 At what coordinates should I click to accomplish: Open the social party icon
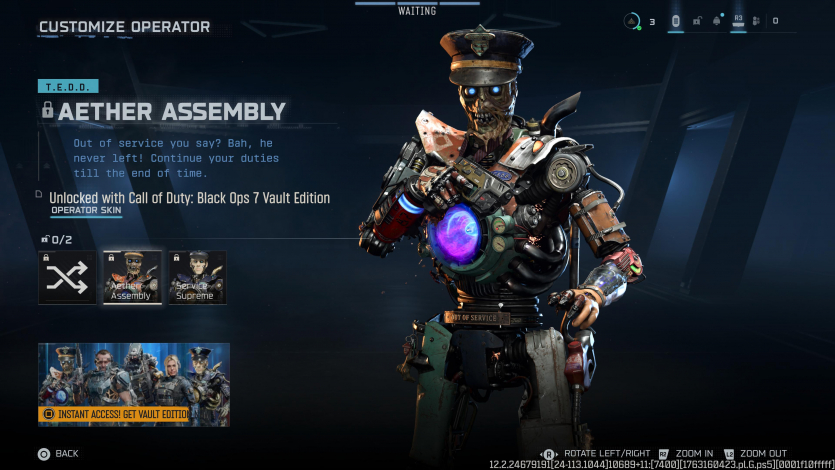757,21
